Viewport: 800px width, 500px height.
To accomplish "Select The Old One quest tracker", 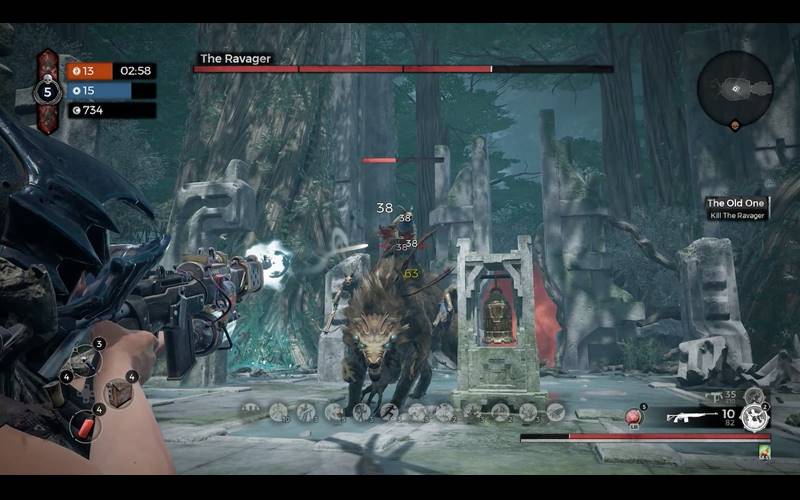I will click(737, 208).
